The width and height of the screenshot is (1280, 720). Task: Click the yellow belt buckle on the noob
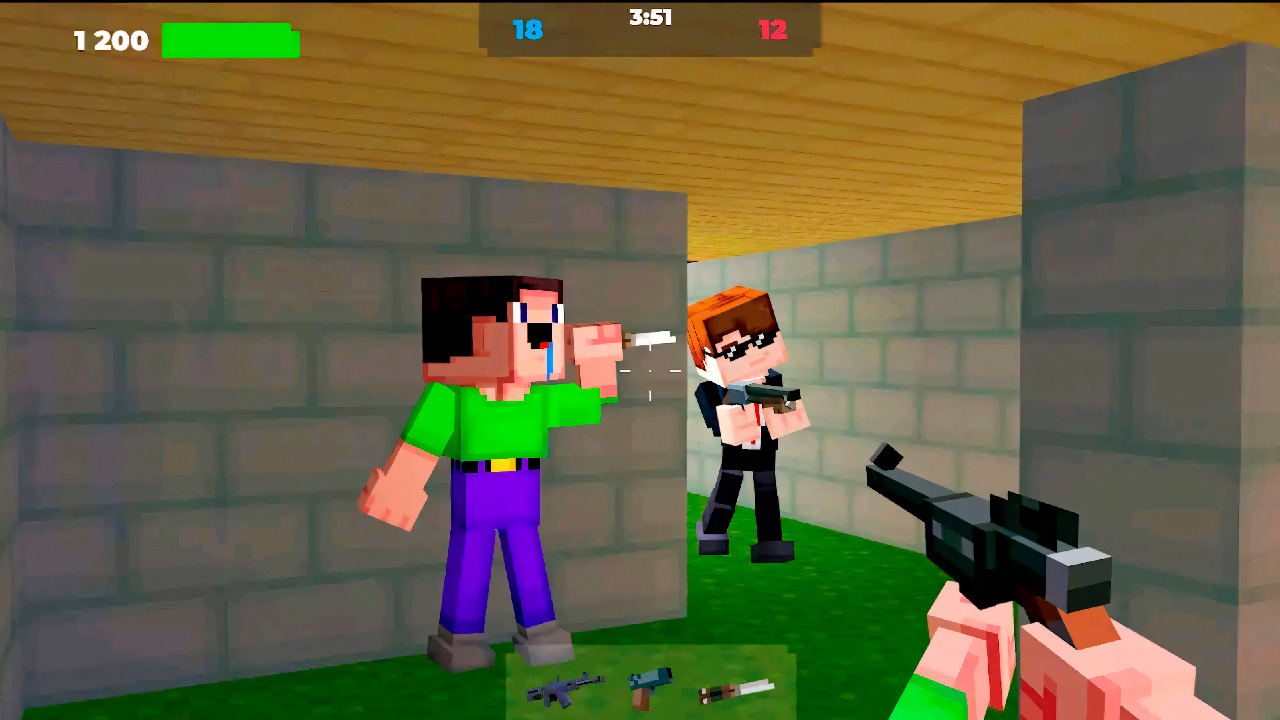[503, 463]
